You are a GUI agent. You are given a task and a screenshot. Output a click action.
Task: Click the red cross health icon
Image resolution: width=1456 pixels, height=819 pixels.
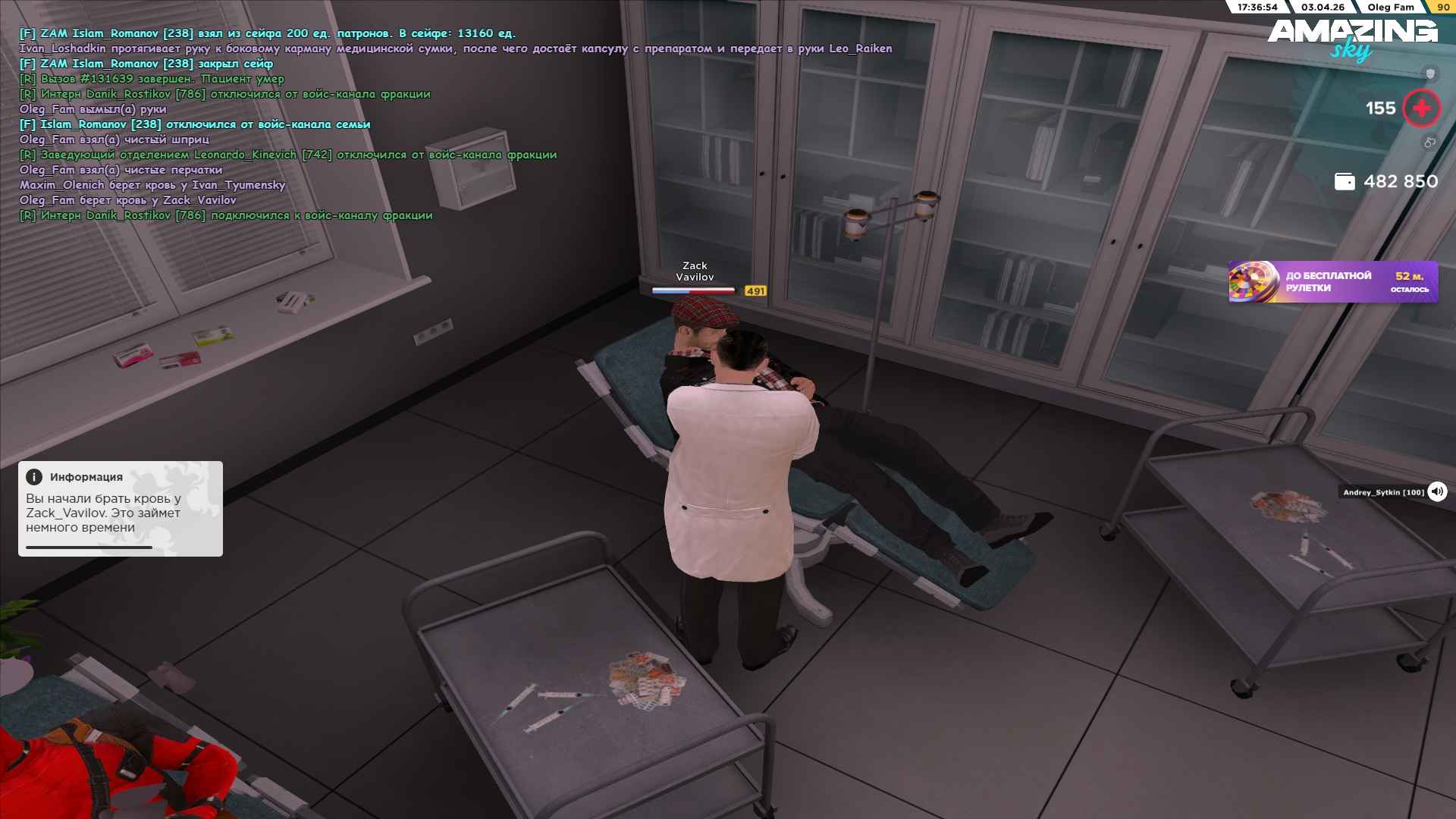(1421, 108)
